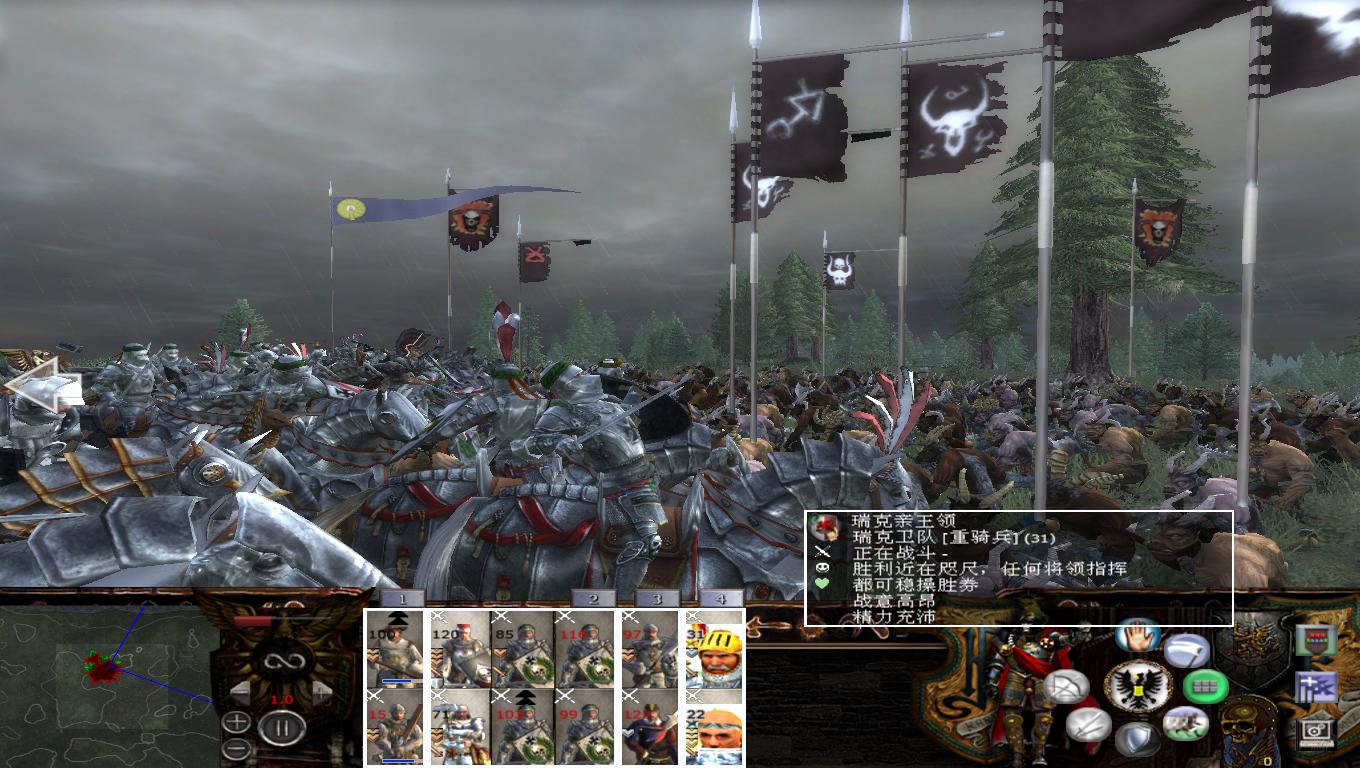Click the crossed swords combat status icon

point(821,550)
